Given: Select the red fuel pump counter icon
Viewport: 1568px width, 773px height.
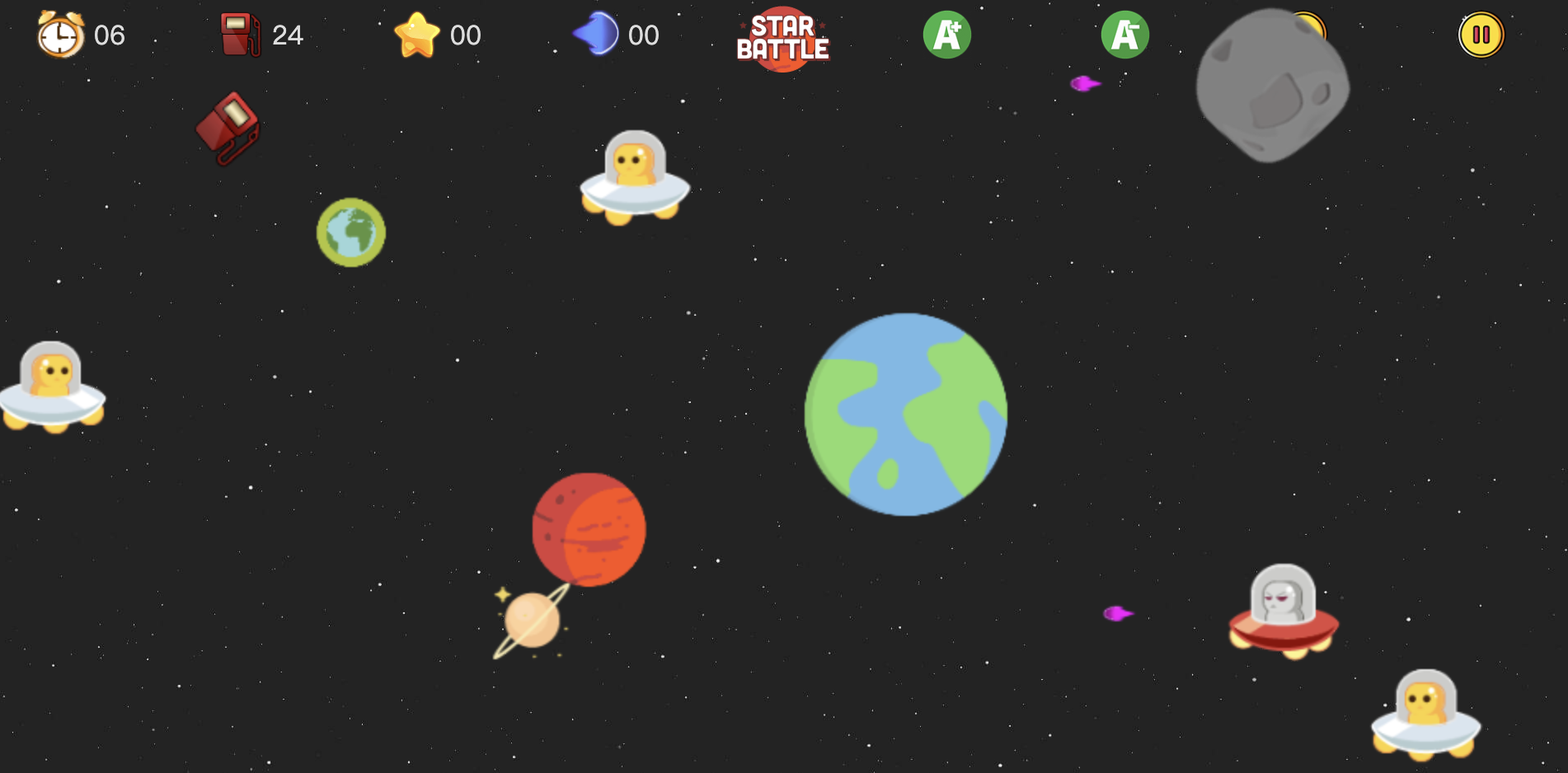Looking at the screenshot, I should (239, 34).
